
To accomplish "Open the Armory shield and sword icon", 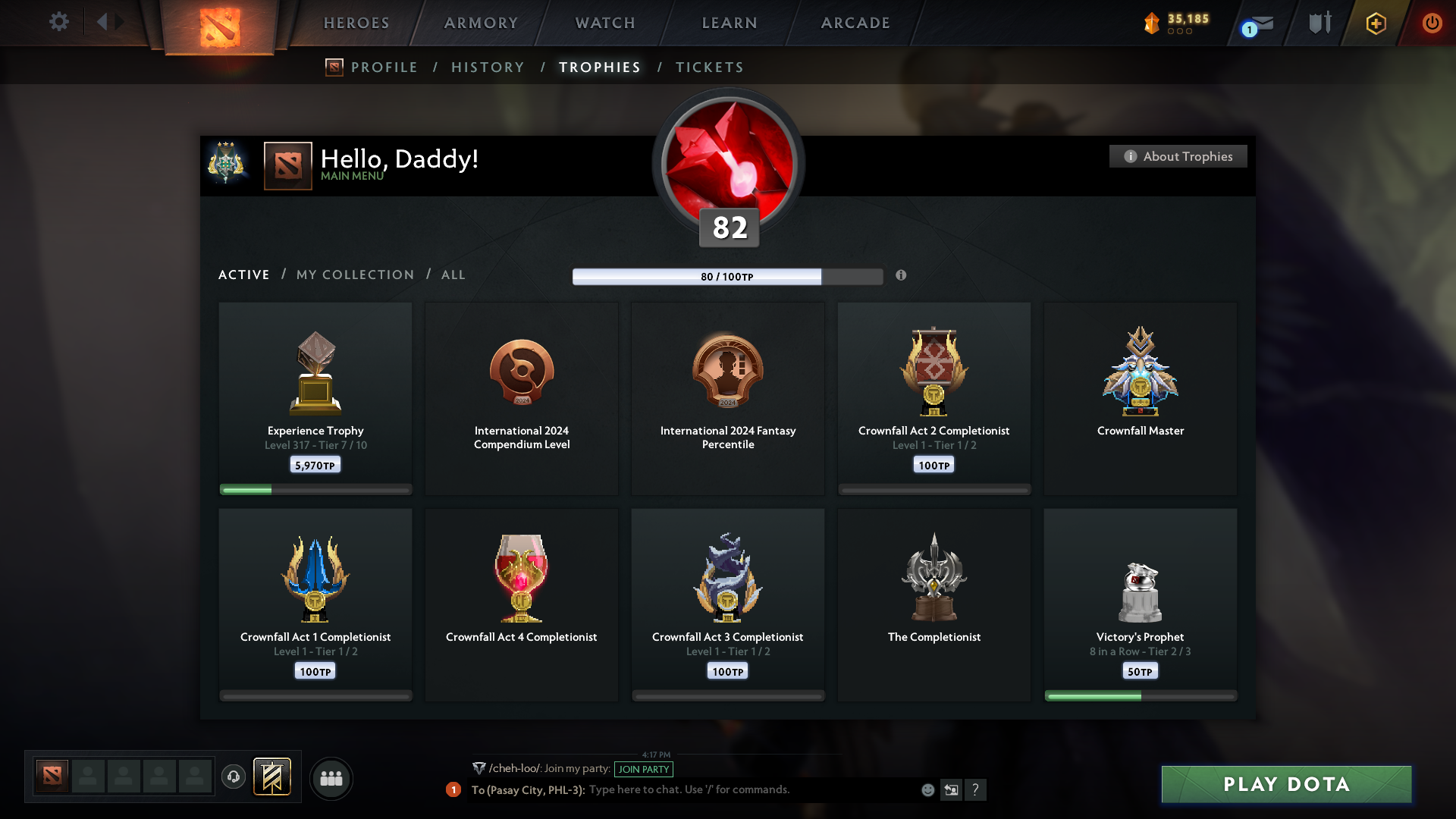I will coord(1319,22).
